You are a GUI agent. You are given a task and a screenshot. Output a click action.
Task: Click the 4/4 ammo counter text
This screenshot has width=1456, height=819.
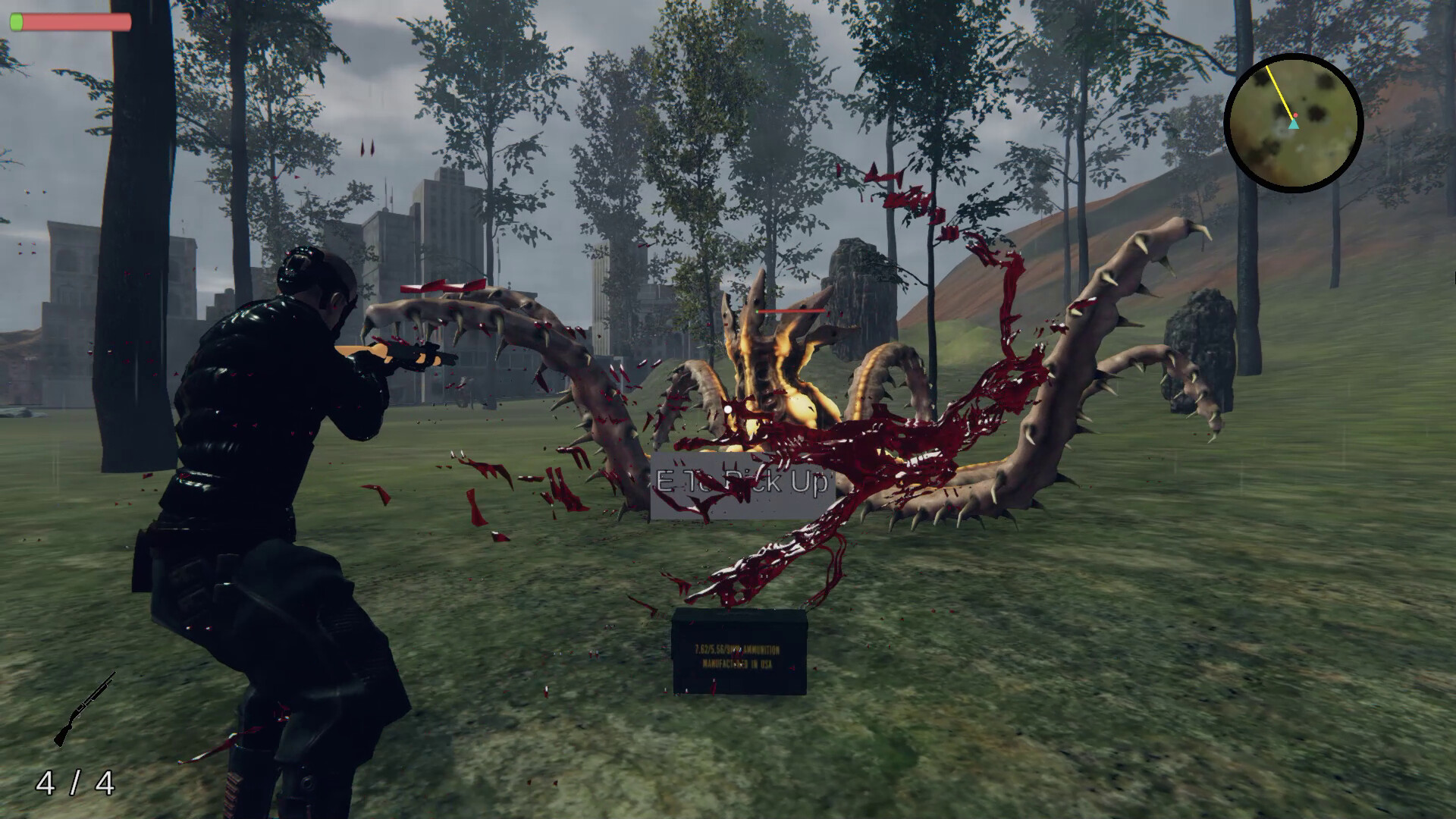76,785
